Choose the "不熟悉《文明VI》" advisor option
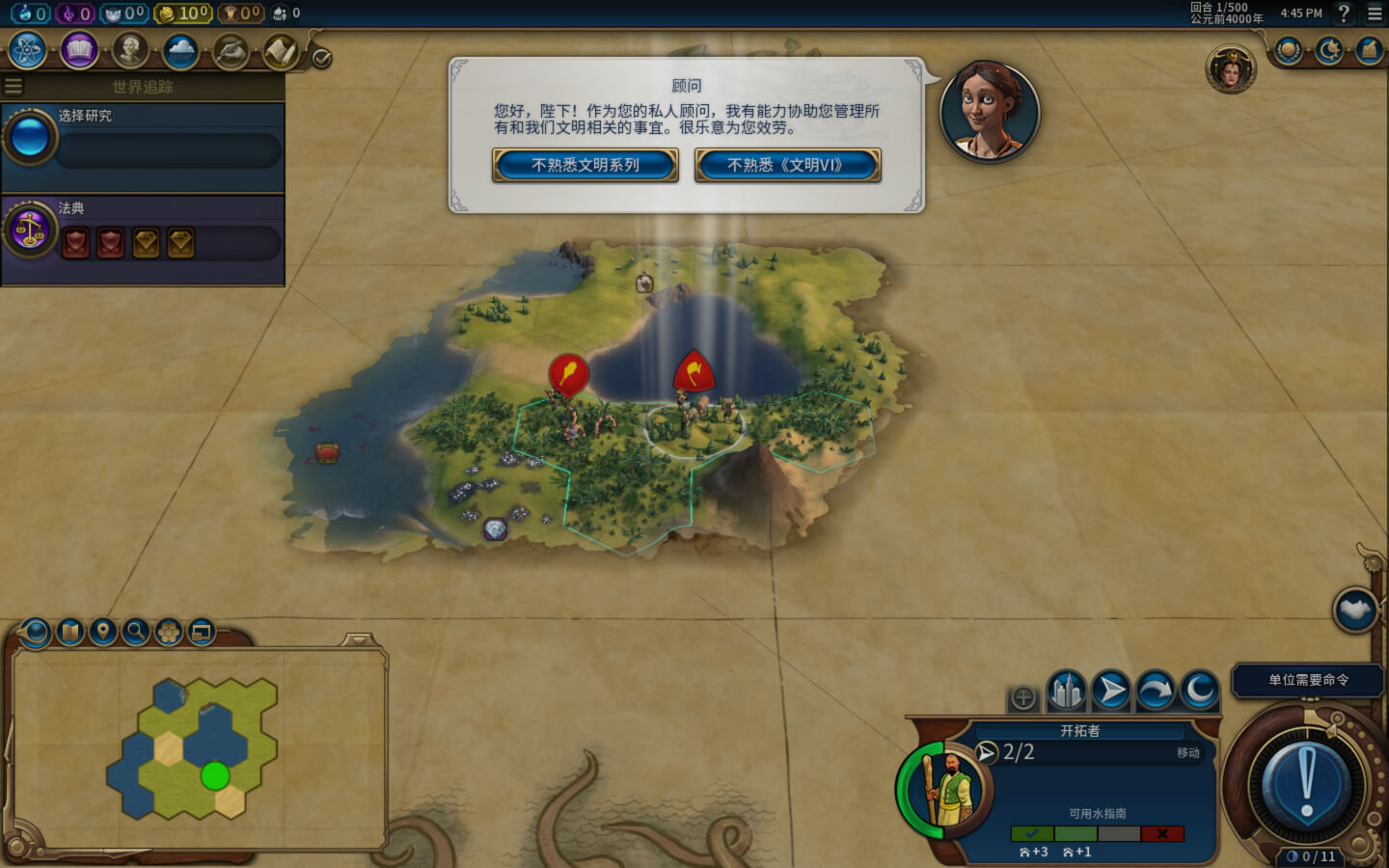 [x=787, y=165]
